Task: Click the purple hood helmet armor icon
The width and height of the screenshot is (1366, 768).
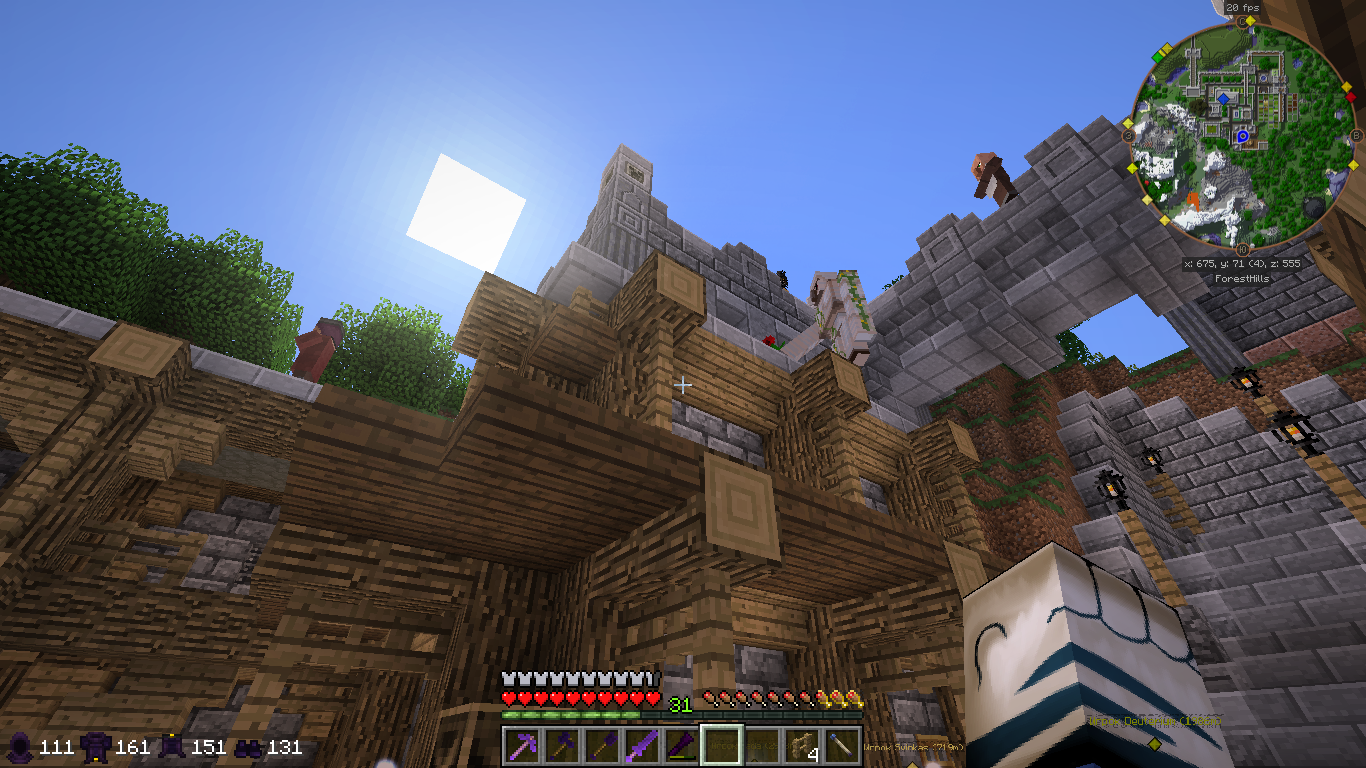Action: pyautogui.click(x=20, y=747)
